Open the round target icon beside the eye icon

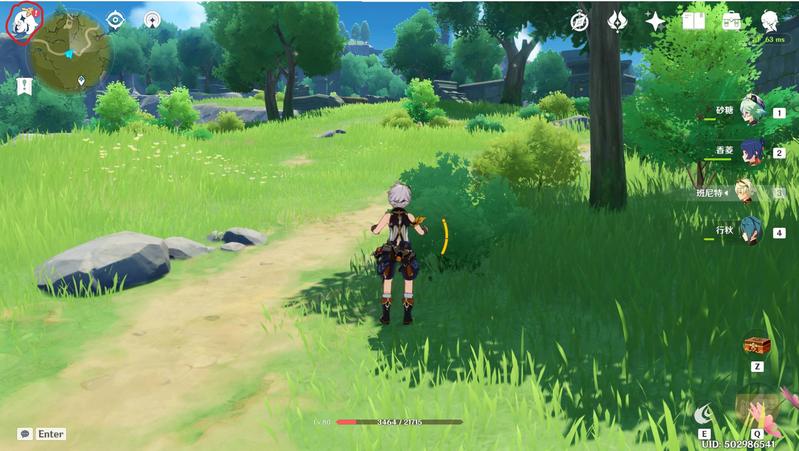tap(151, 20)
